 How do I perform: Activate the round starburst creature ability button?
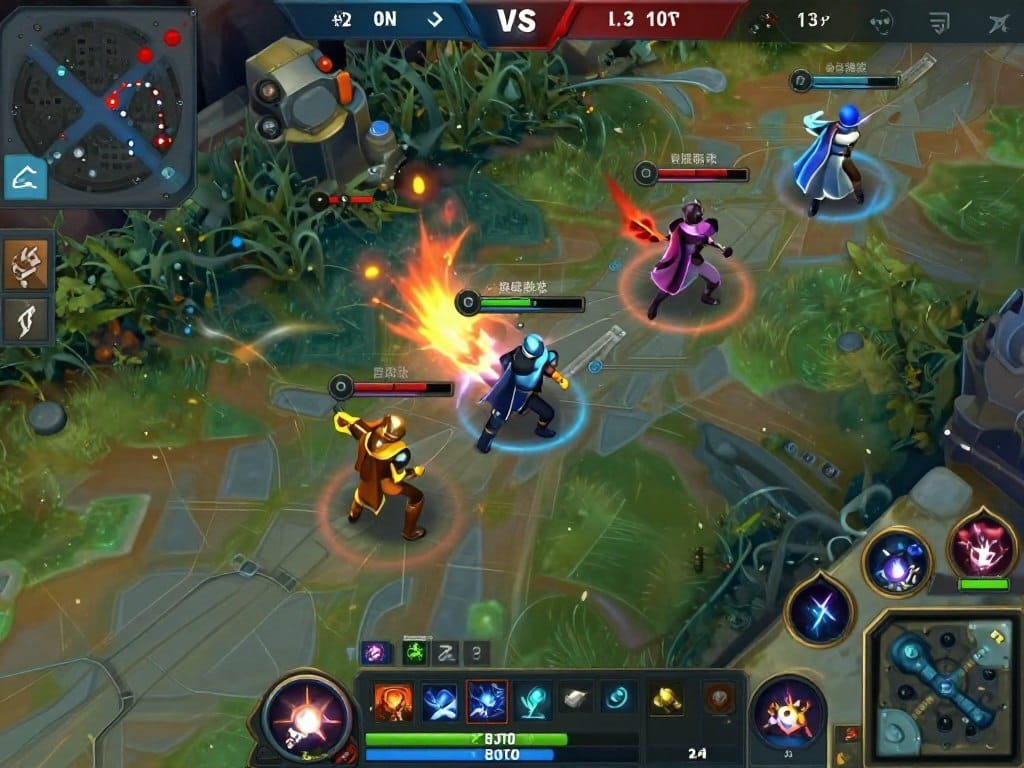click(789, 714)
